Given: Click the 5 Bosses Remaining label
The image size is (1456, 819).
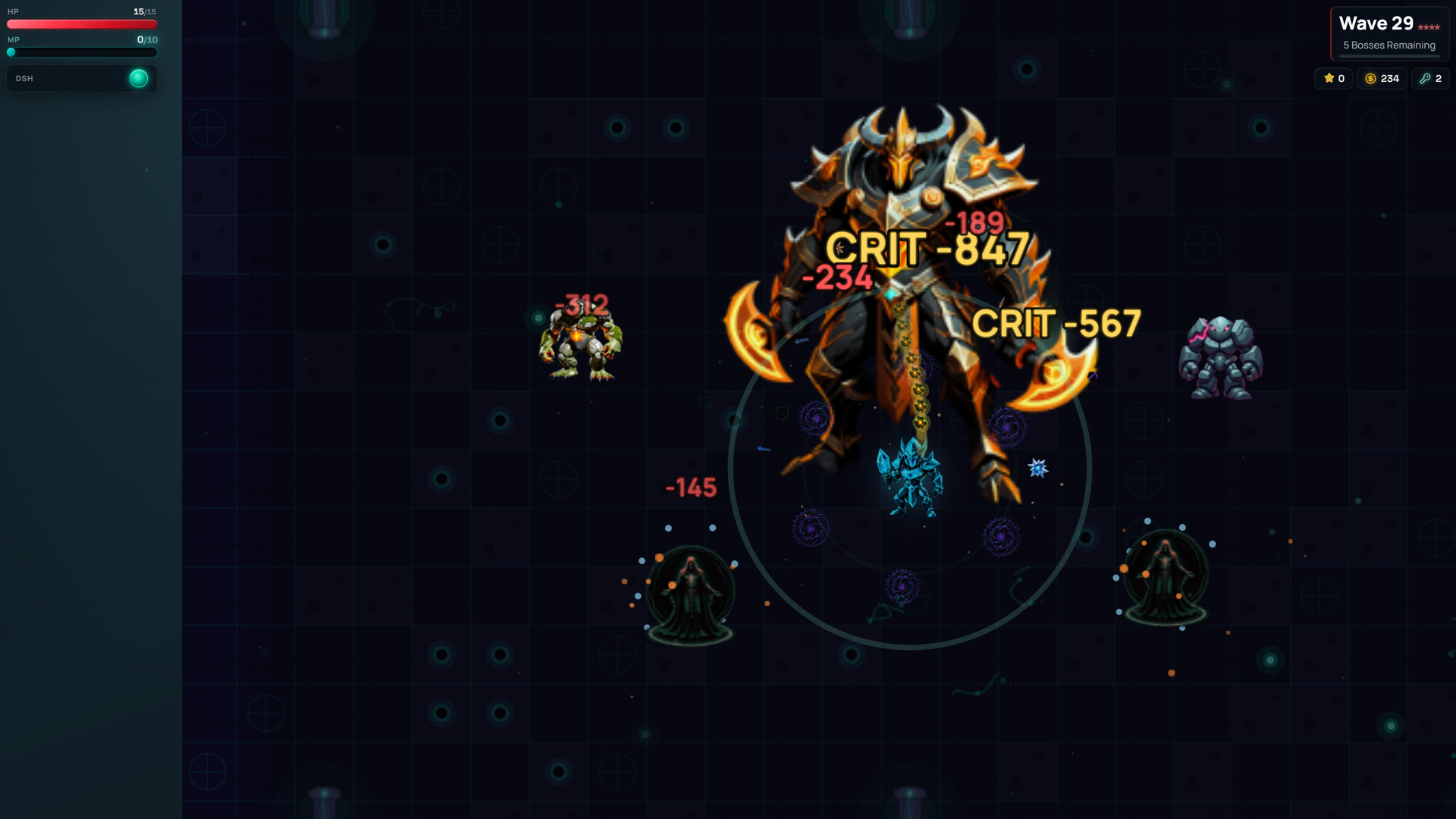Looking at the screenshot, I should click(1389, 45).
